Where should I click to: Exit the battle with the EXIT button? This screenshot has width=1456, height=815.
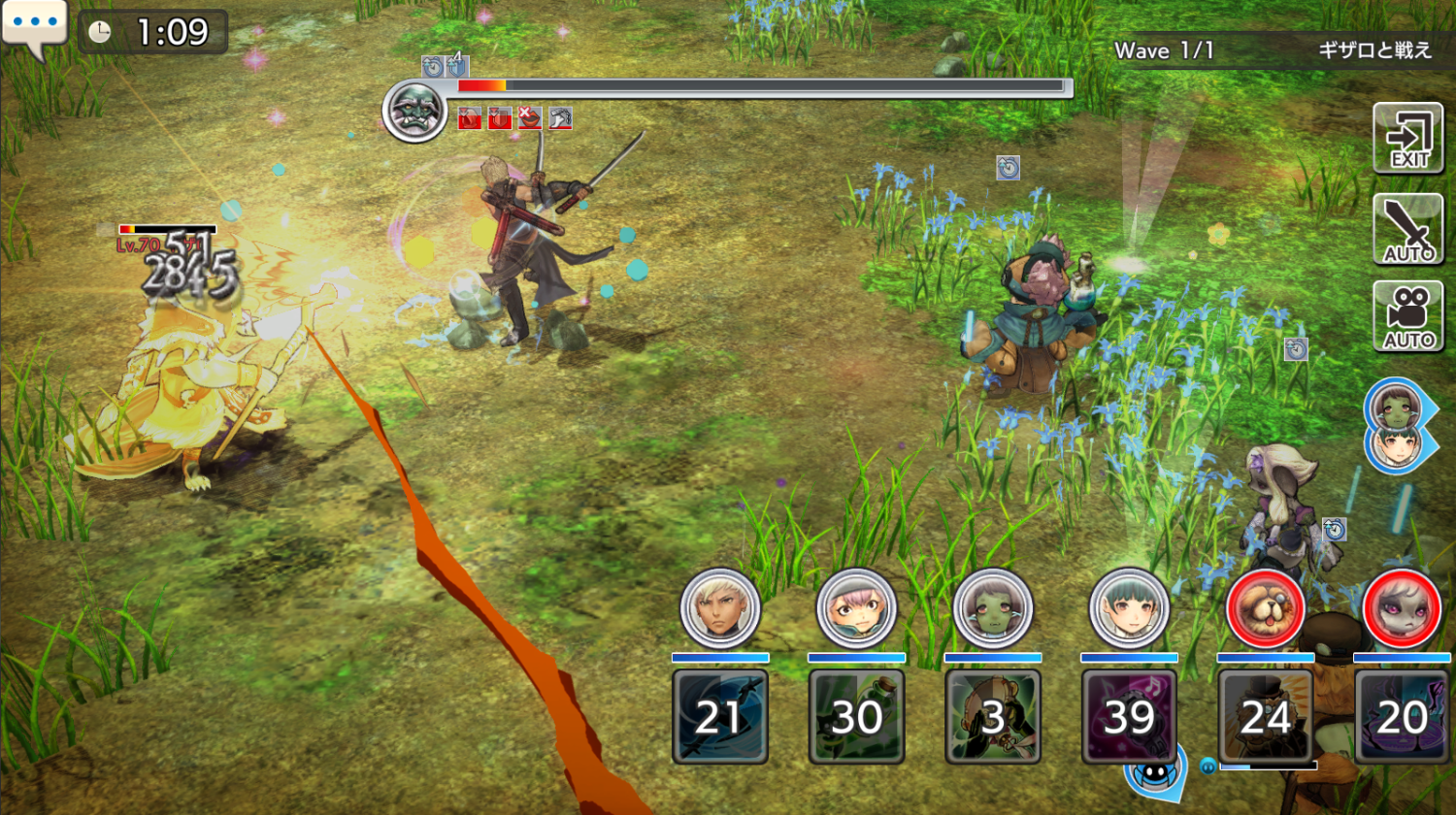click(x=1407, y=138)
